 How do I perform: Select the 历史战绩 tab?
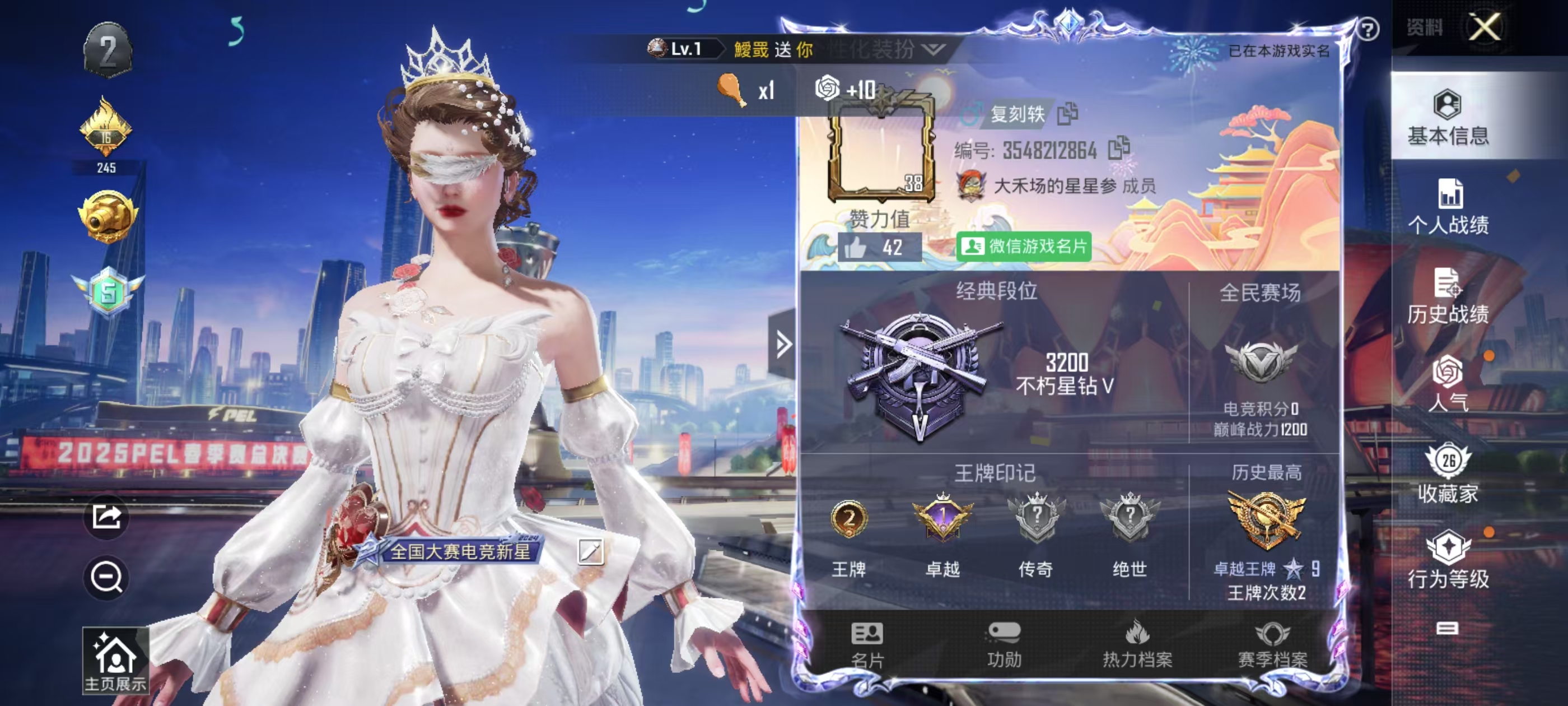pos(1448,296)
